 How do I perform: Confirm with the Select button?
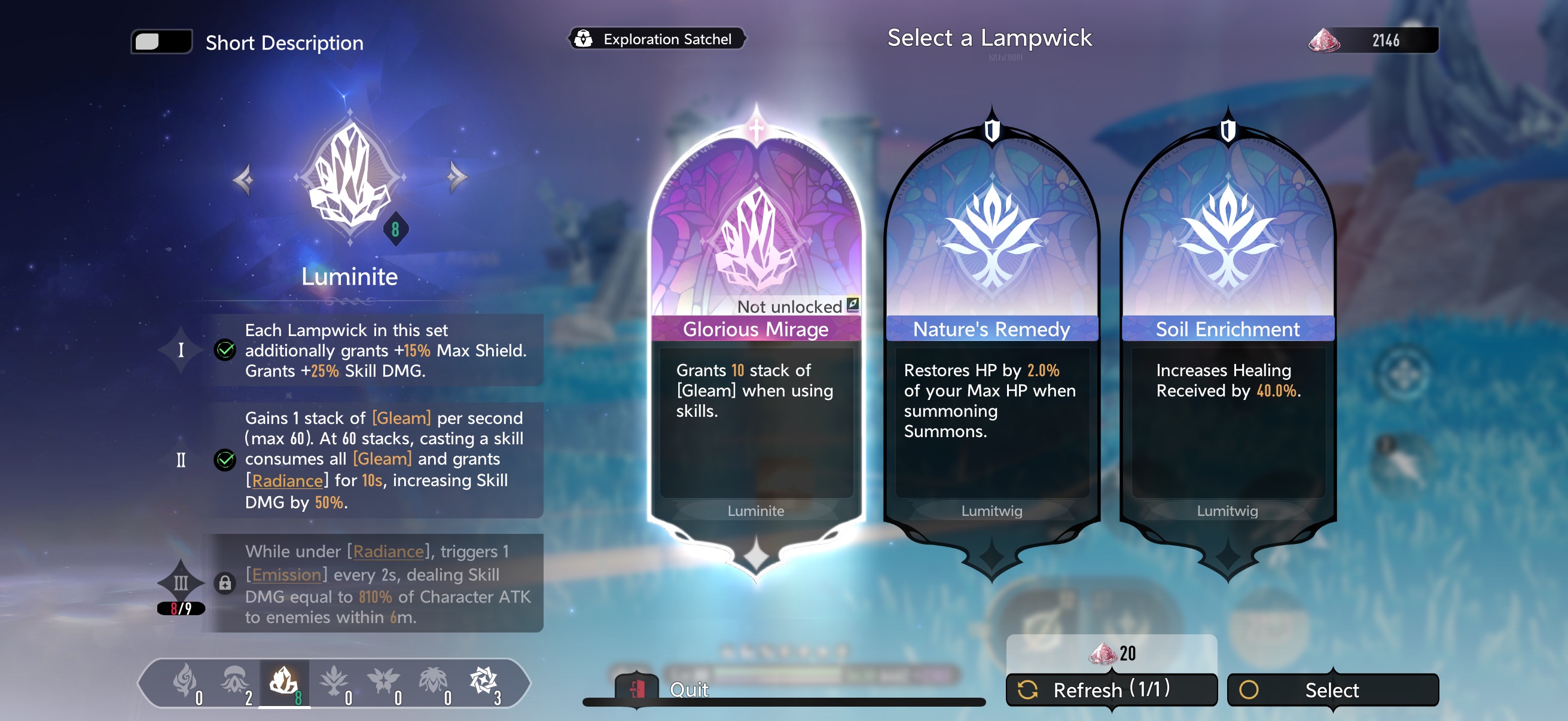[x=1332, y=689]
